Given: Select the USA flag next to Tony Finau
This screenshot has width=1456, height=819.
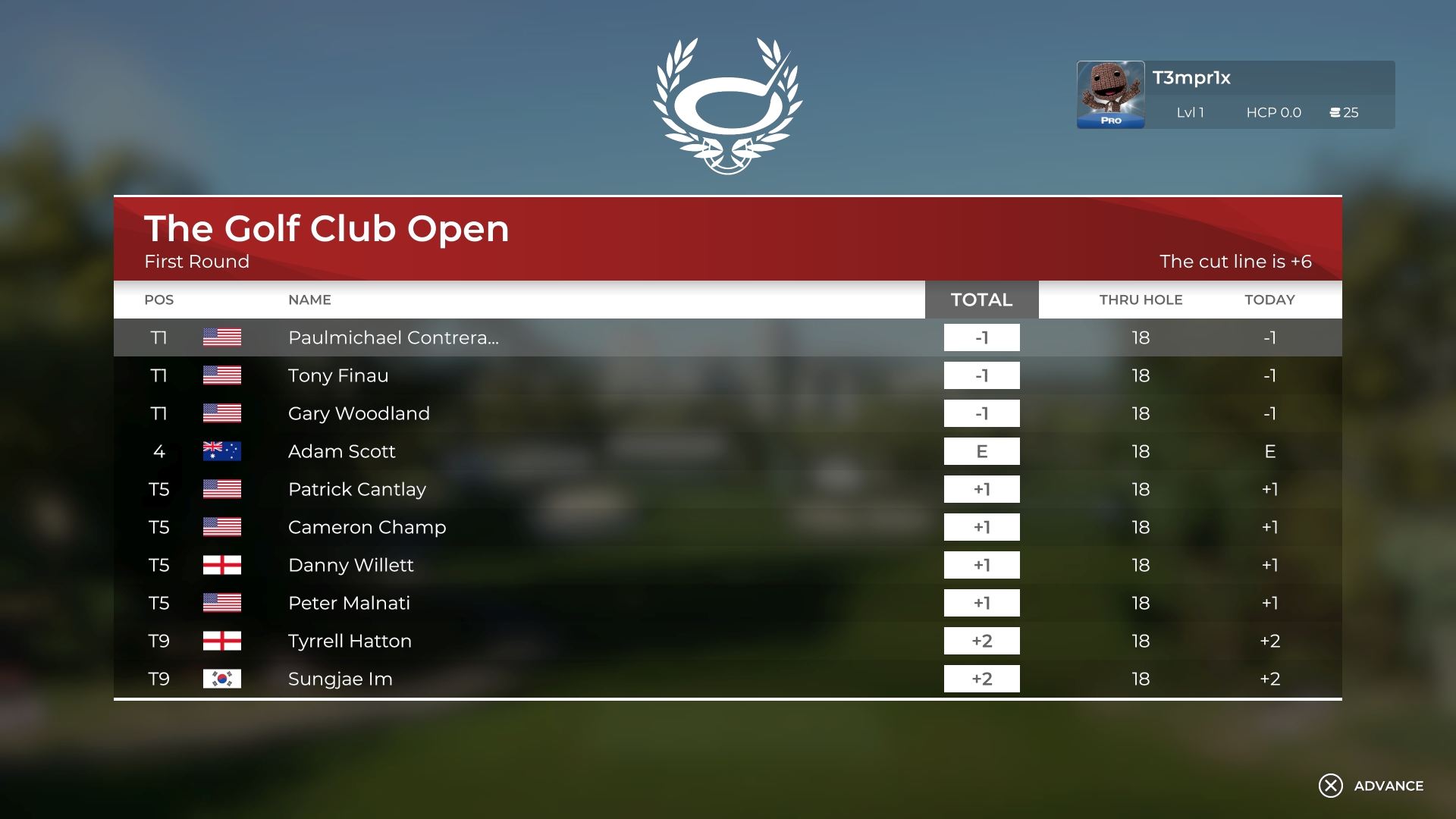Looking at the screenshot, I should [x=223, y=375].
